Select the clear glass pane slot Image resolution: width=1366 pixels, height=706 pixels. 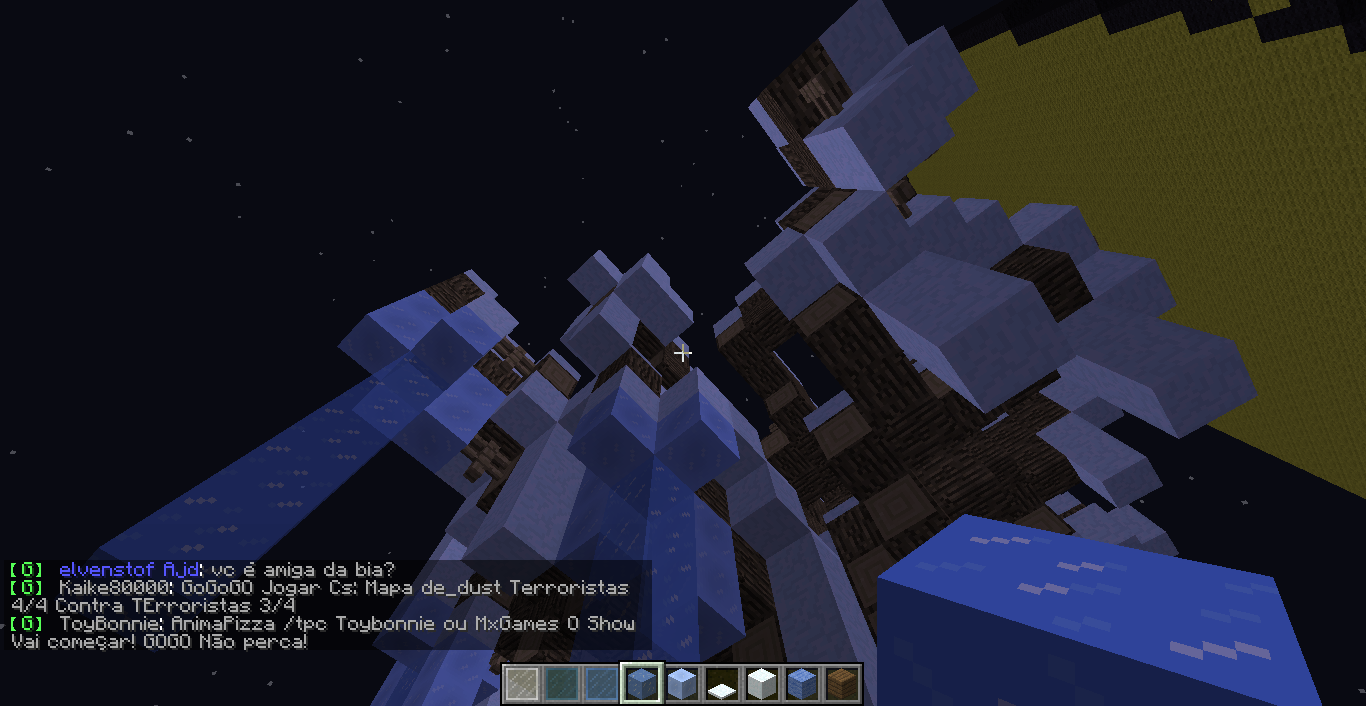[x=522, y=684]
